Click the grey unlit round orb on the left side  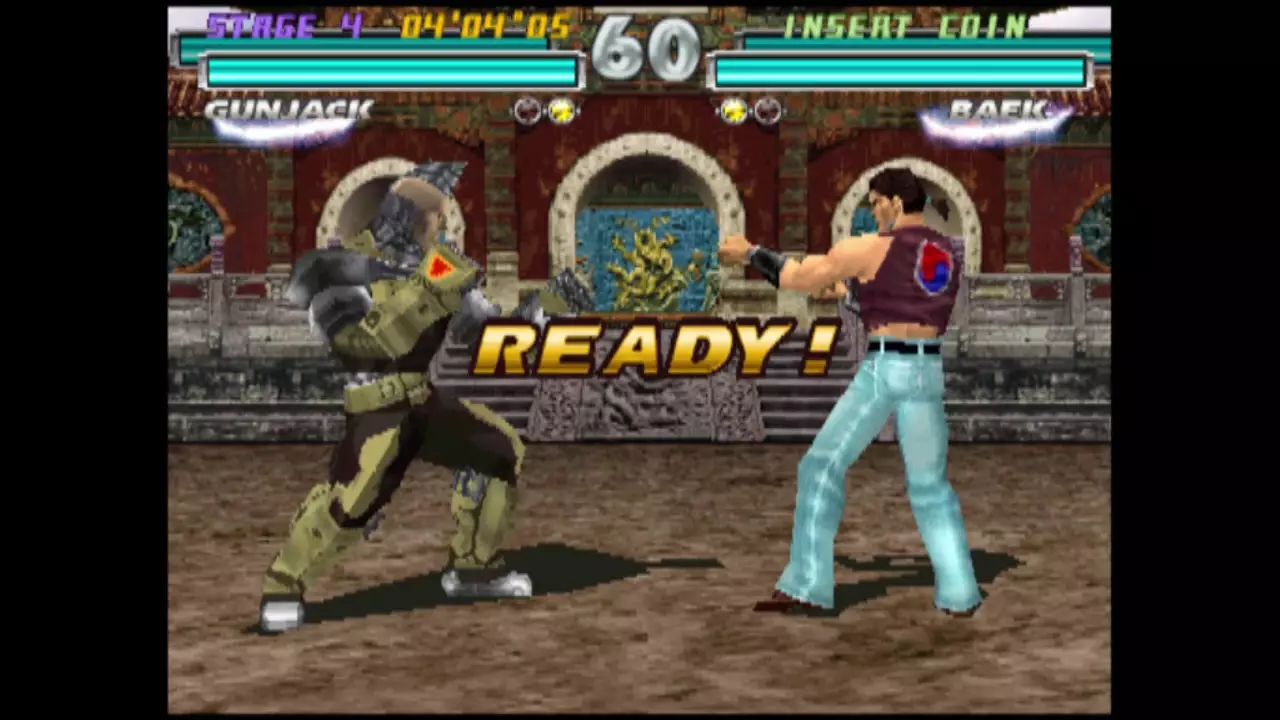pyautogui.click(x=527, y=111)
